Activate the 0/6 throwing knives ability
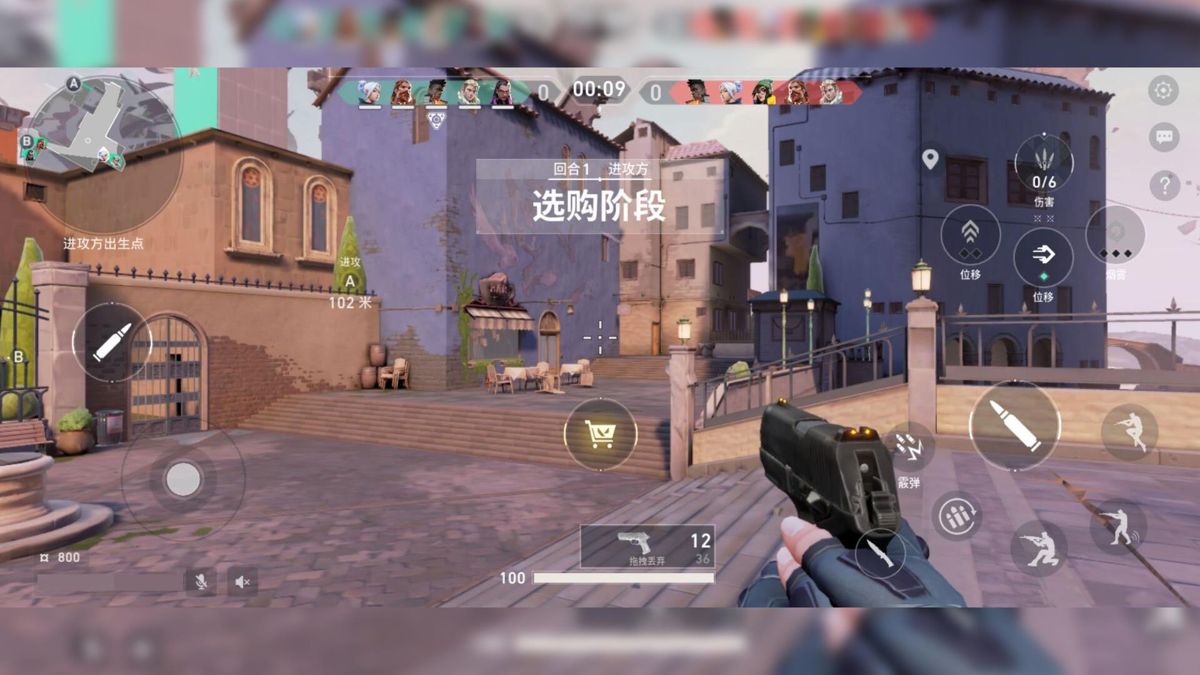This screenshot has width=1200, height=675. click(1044, 163)
